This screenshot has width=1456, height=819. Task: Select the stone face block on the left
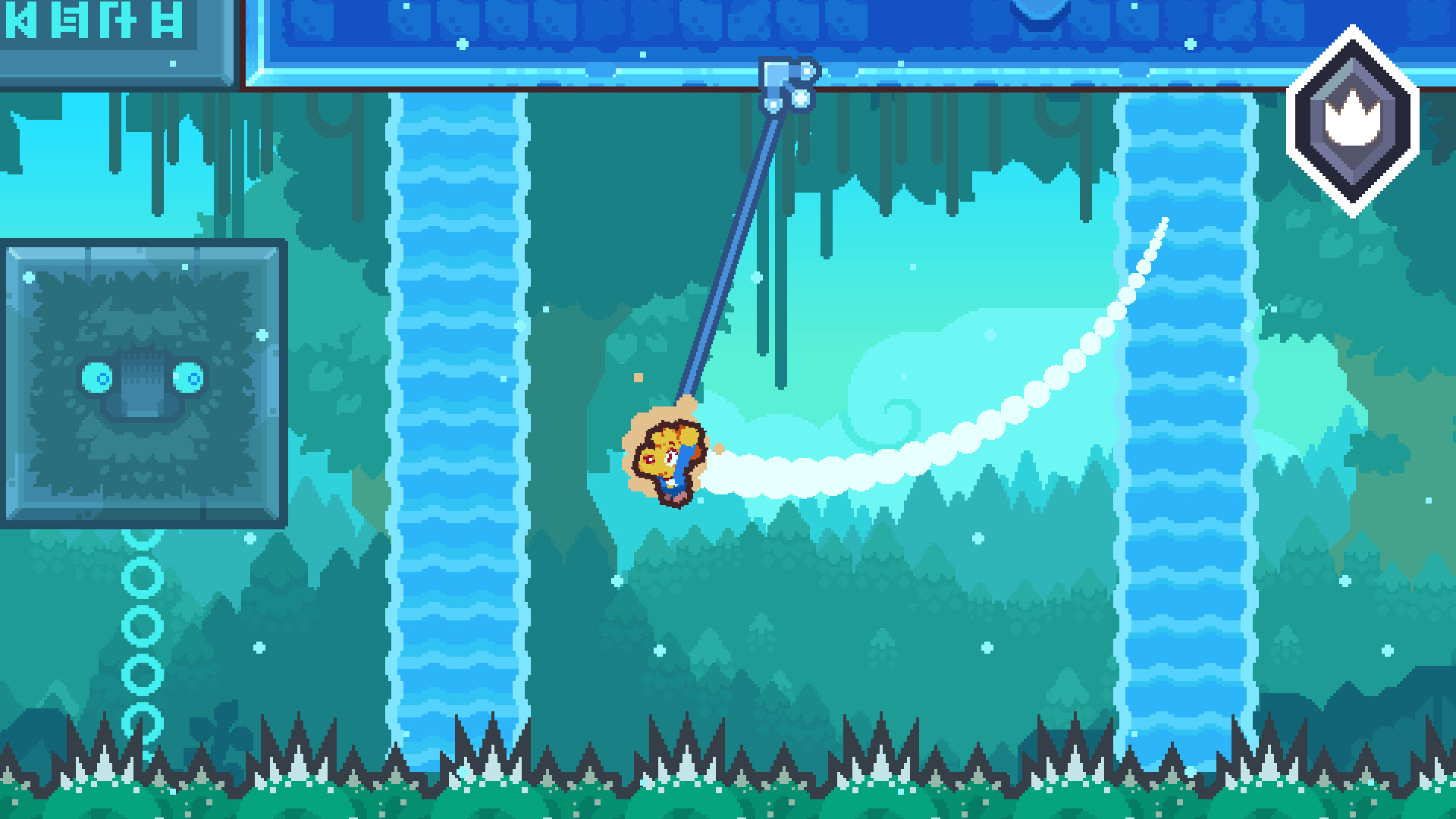tap(140, 379)
